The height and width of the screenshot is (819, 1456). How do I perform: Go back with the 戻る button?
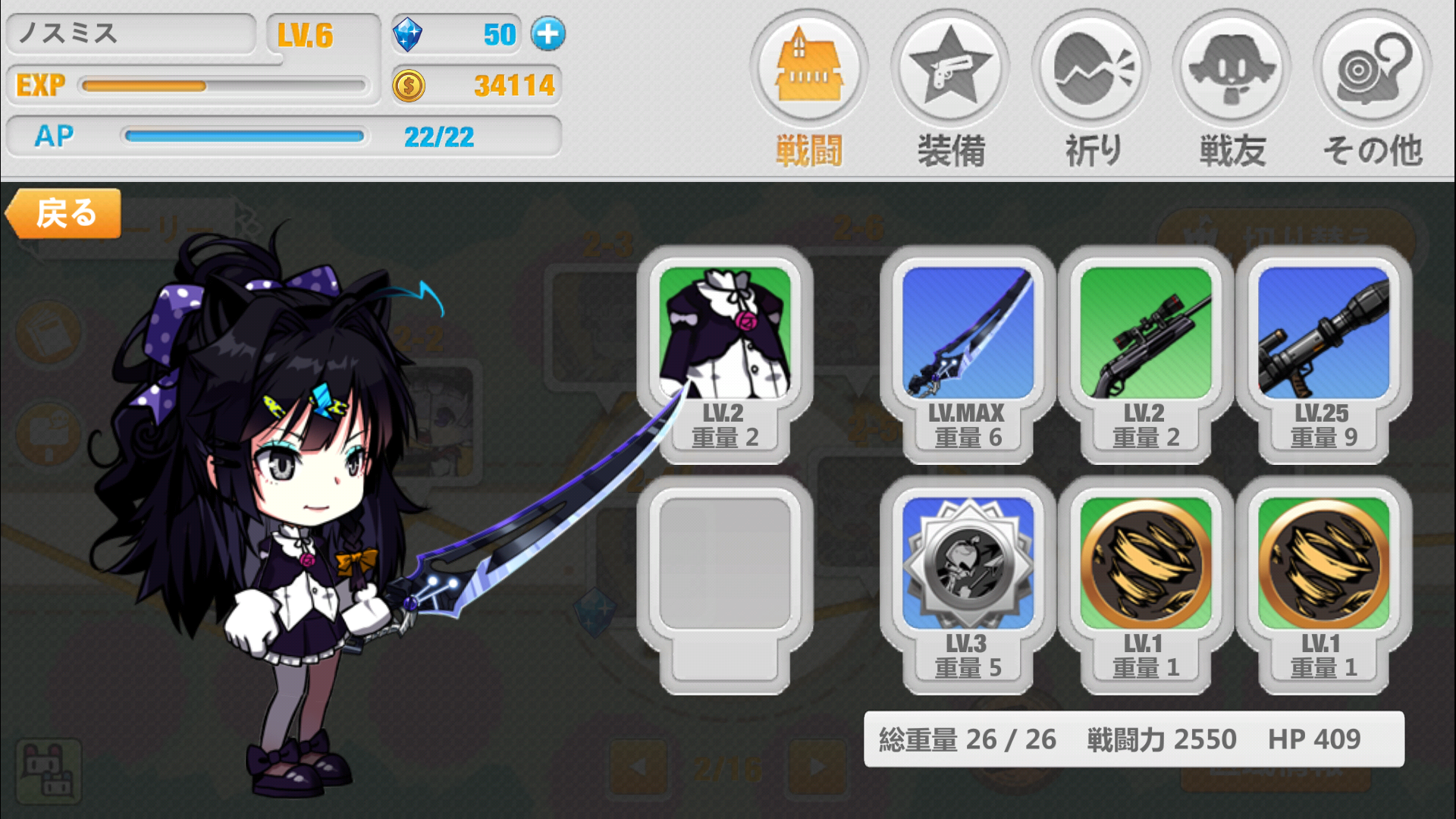(x=64, y=214)
